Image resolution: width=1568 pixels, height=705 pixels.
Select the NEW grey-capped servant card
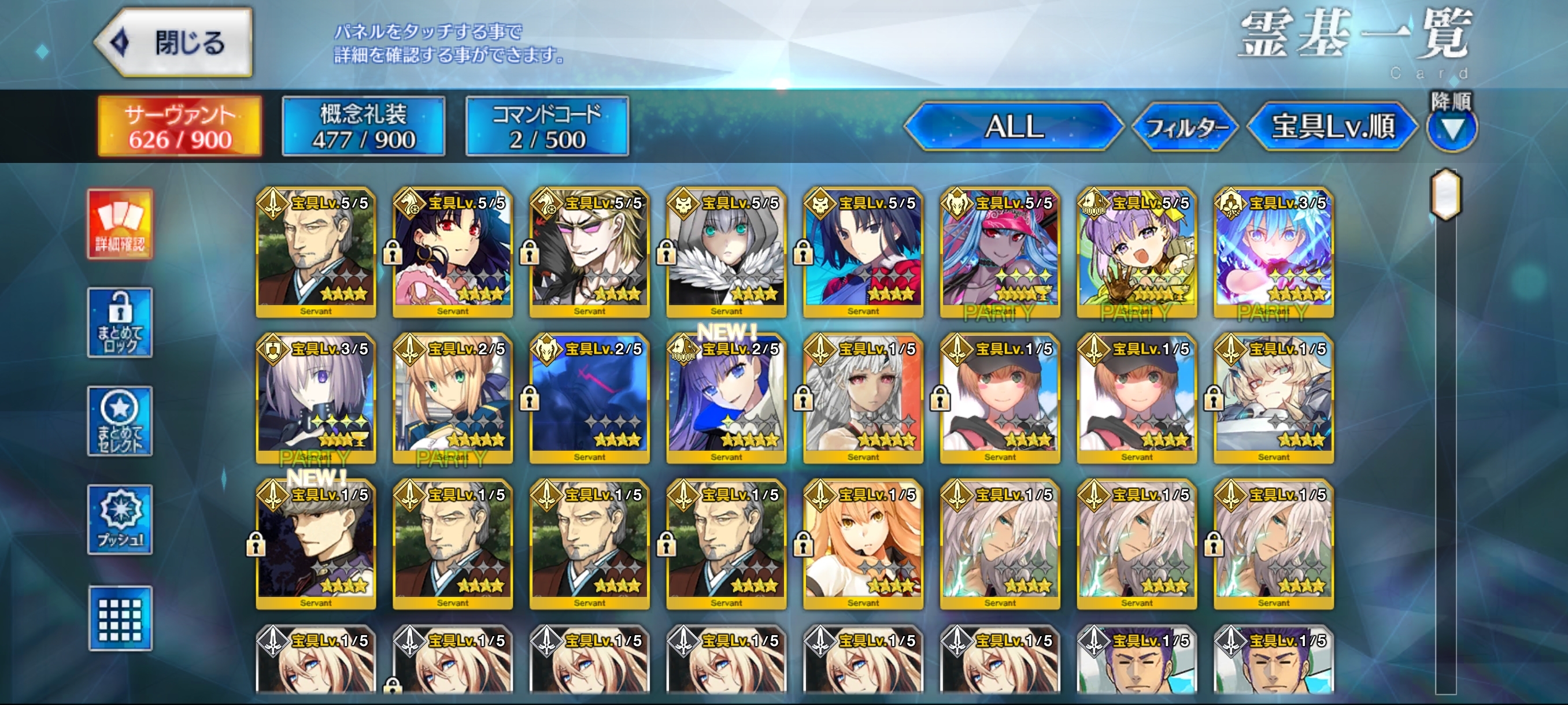(316, 544)
